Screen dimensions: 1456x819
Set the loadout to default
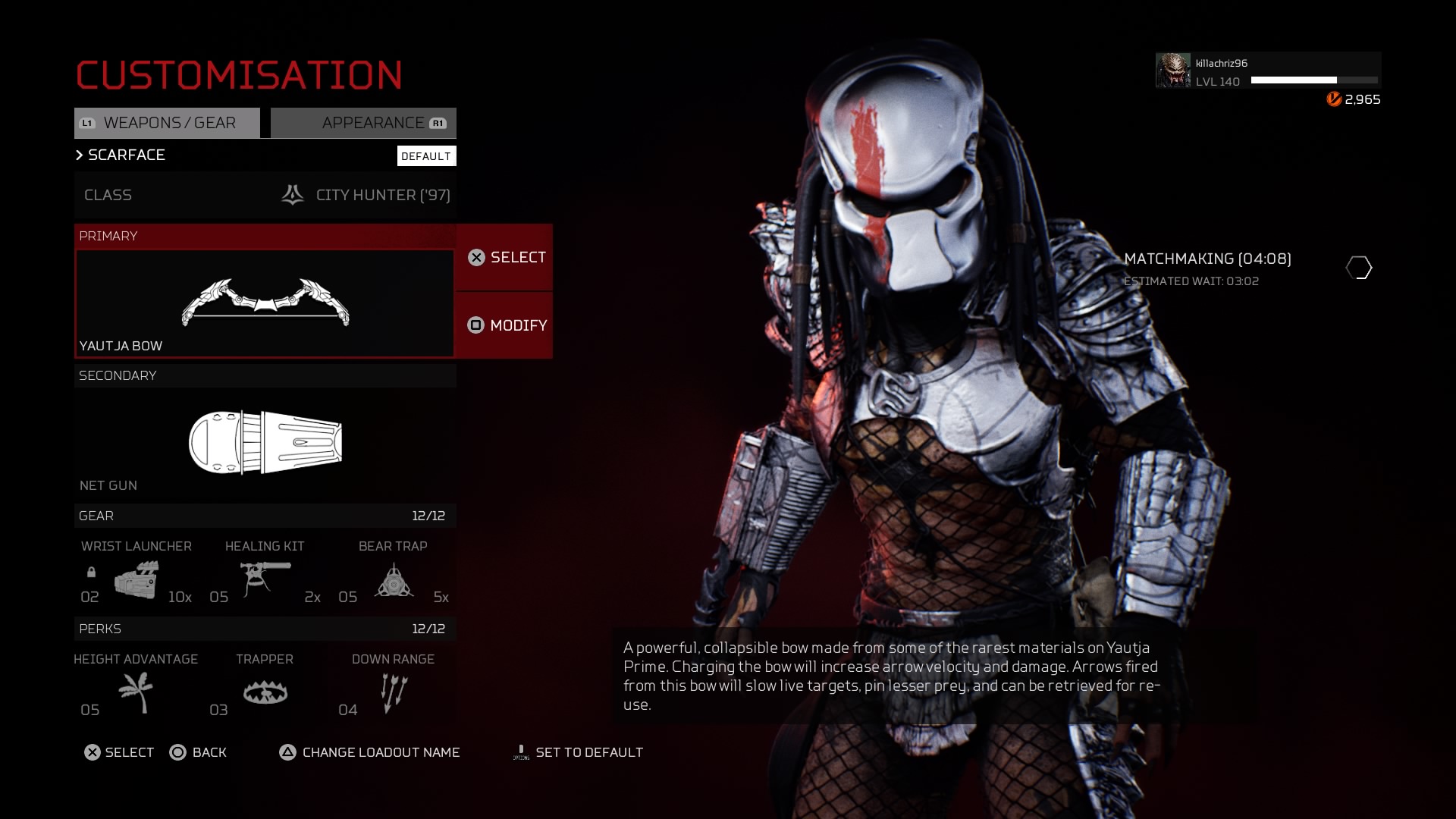point(579,752)
